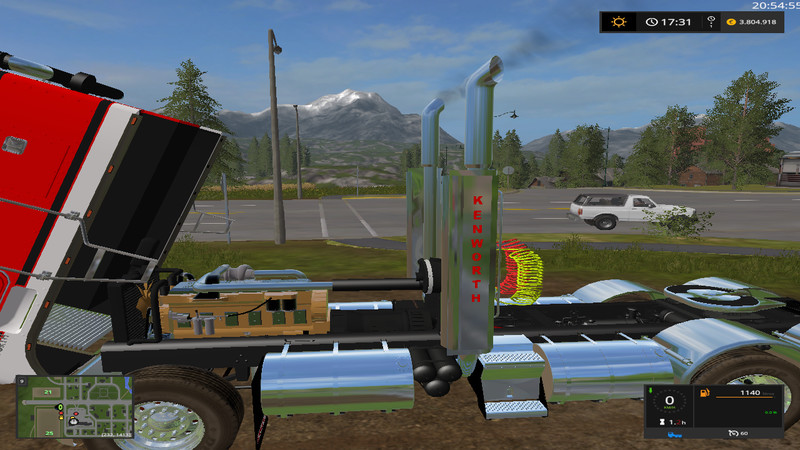This screenshot has width=800, height=450.
Task: Click the clock icon beside game time
Action: coord(652,21)
